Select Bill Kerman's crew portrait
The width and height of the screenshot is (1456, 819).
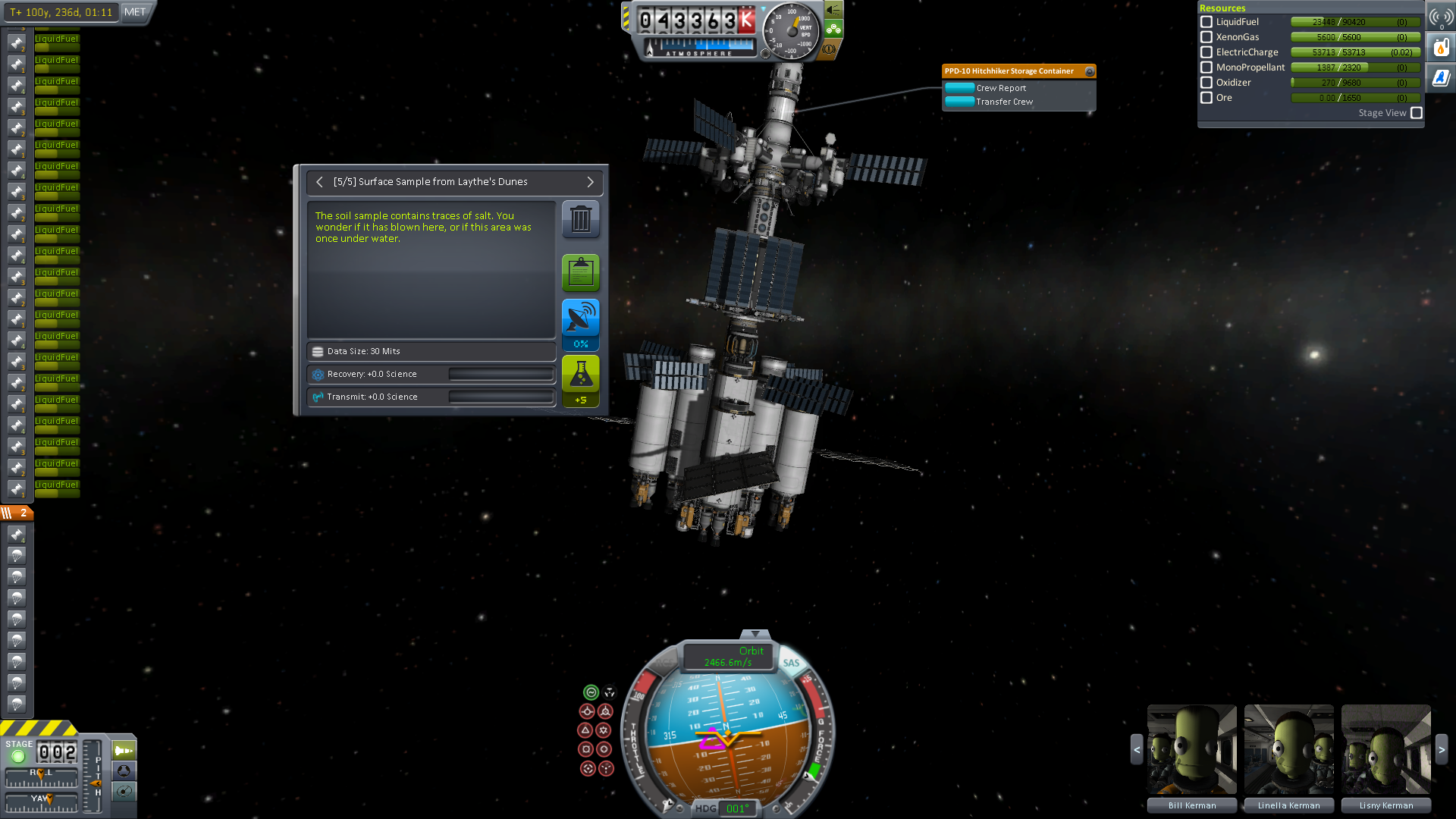[x=1191, y=749]
